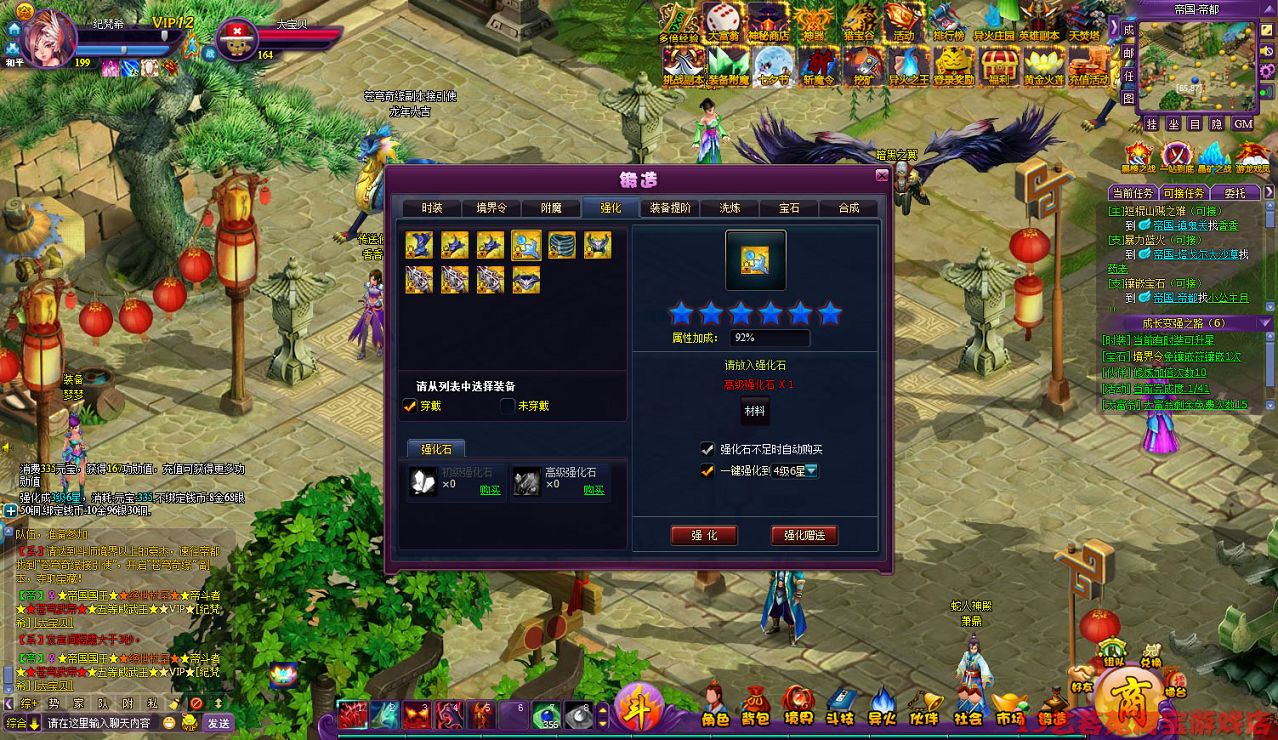Click the 强化赠送 enhance gift button

tap(804, 536)
